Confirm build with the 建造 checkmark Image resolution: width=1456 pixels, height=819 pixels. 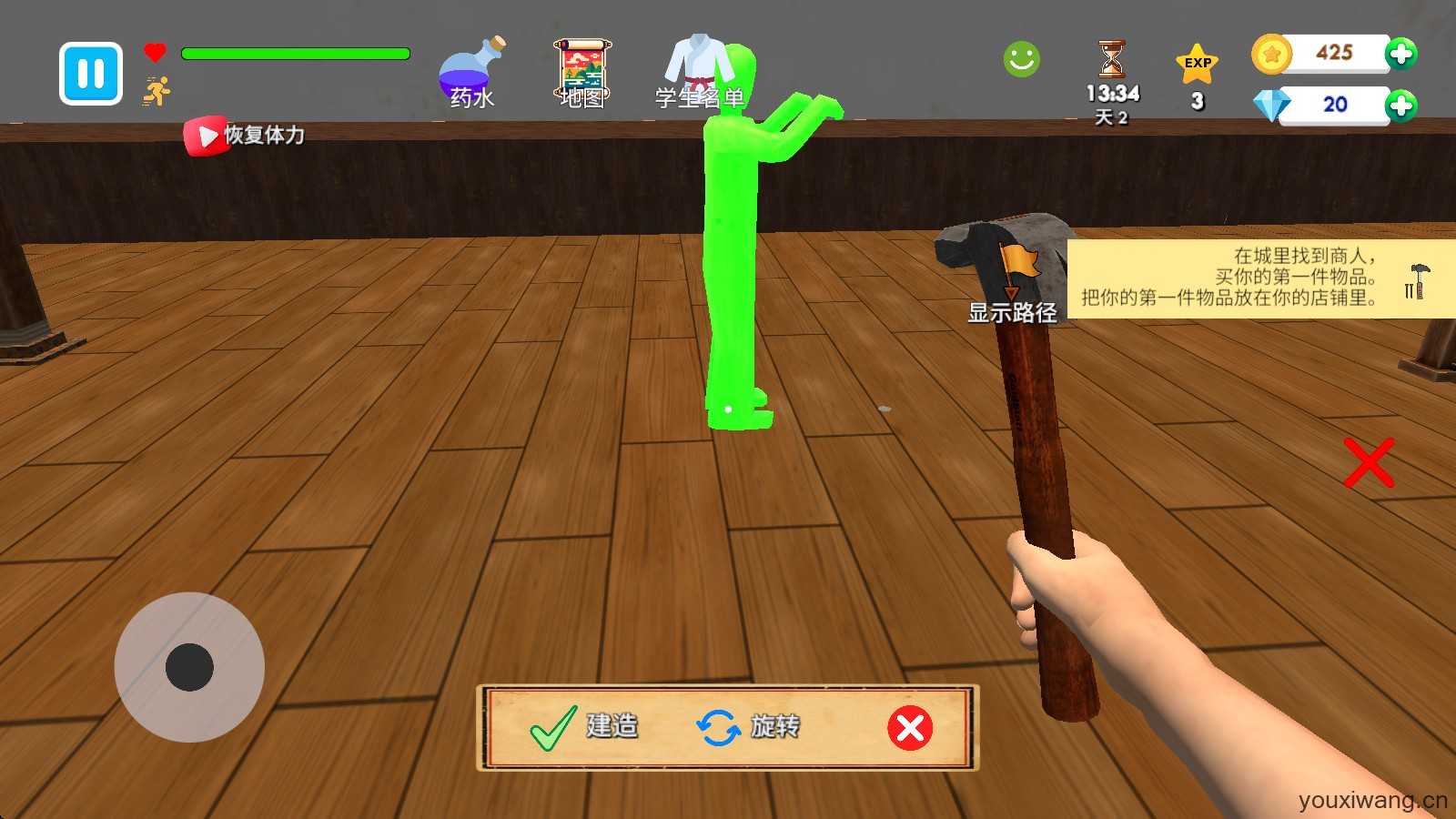tap(584, 727)
